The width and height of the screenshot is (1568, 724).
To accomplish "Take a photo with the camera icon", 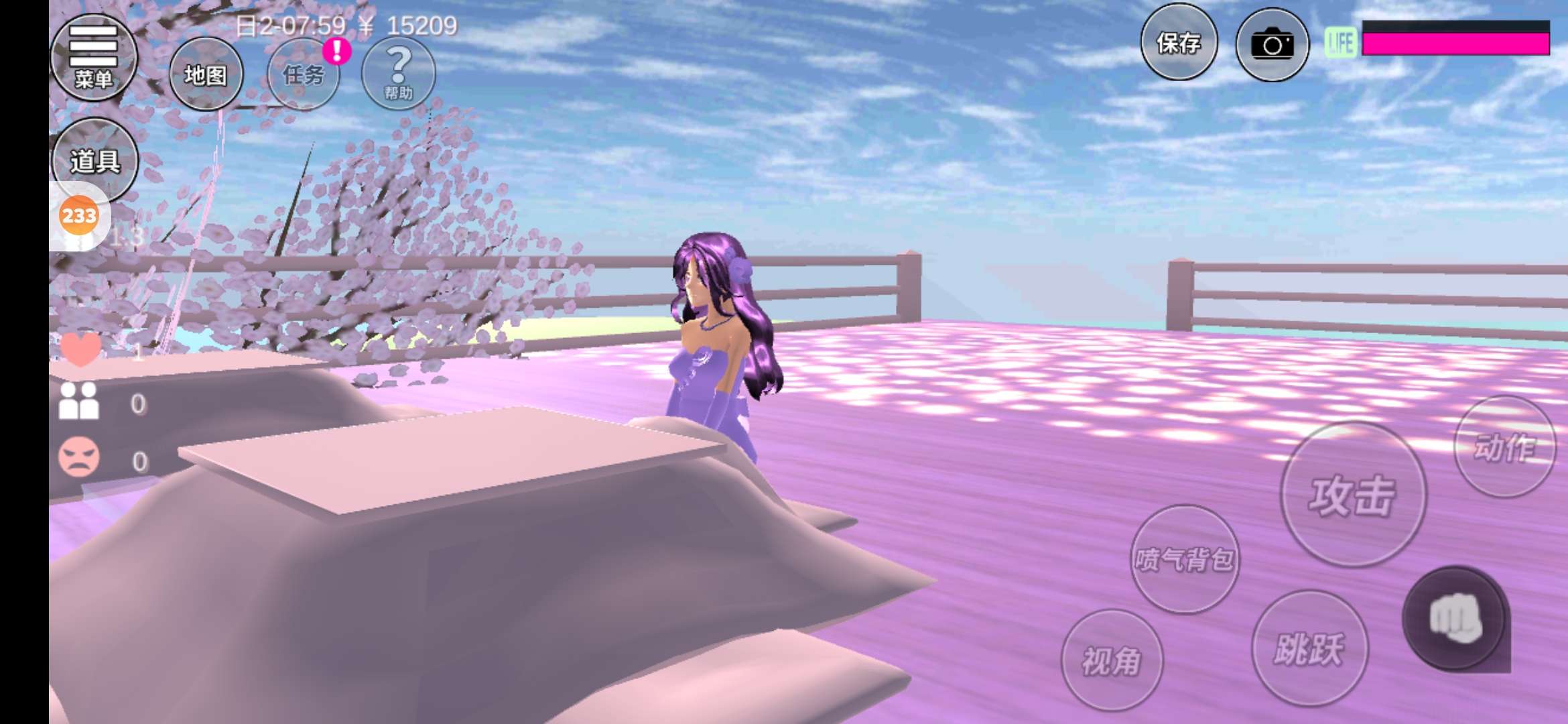I will (x=1272, y=45).
